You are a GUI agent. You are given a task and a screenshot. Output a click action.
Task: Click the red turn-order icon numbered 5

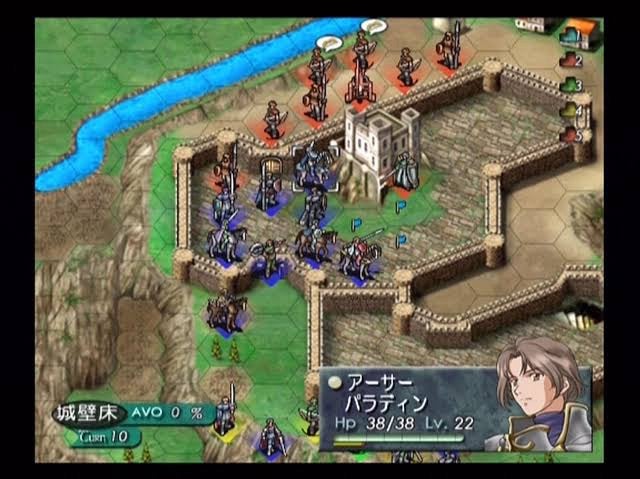click(571, 134)
